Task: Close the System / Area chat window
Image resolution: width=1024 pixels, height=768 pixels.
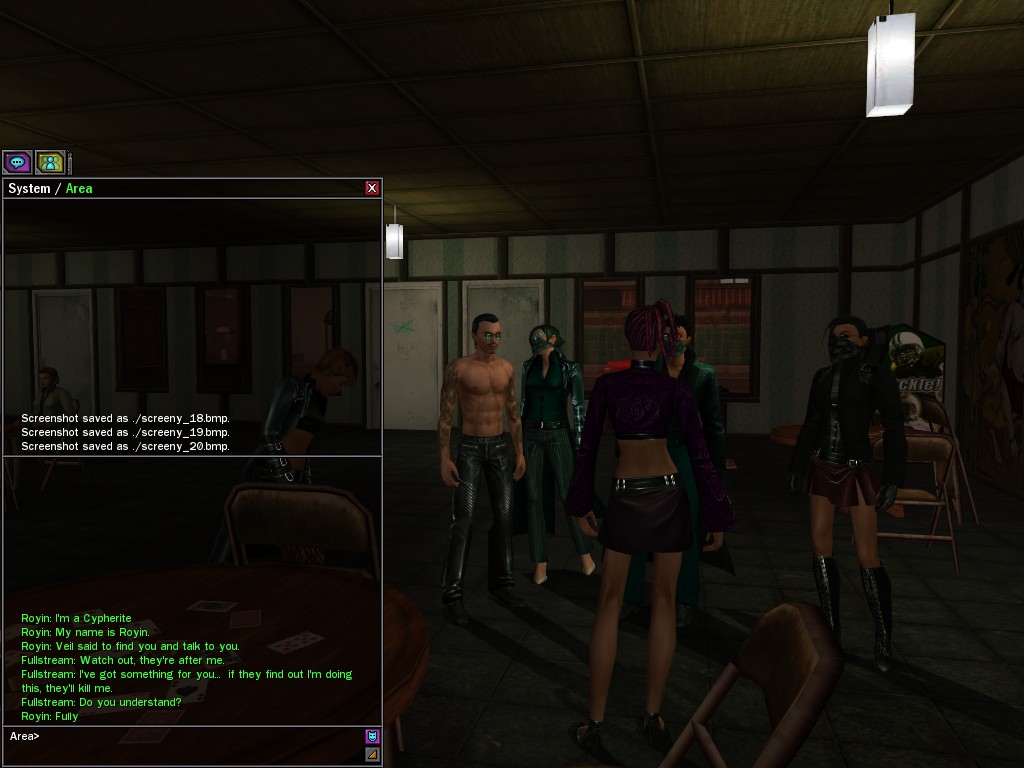Action: 372,188
